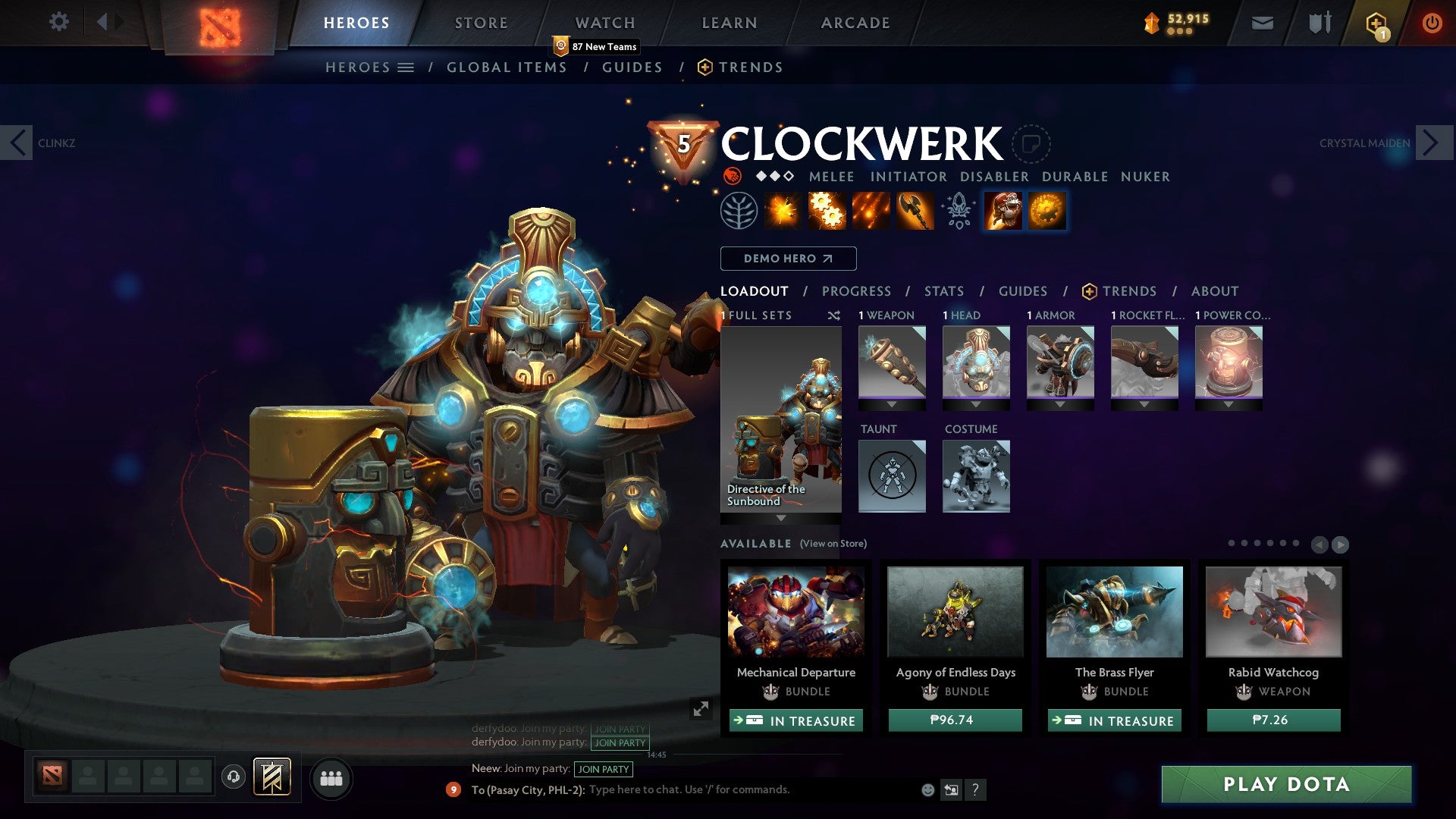Switch to the STATS tab
This screenshot has width=1456, height=819.
[943, 291]
